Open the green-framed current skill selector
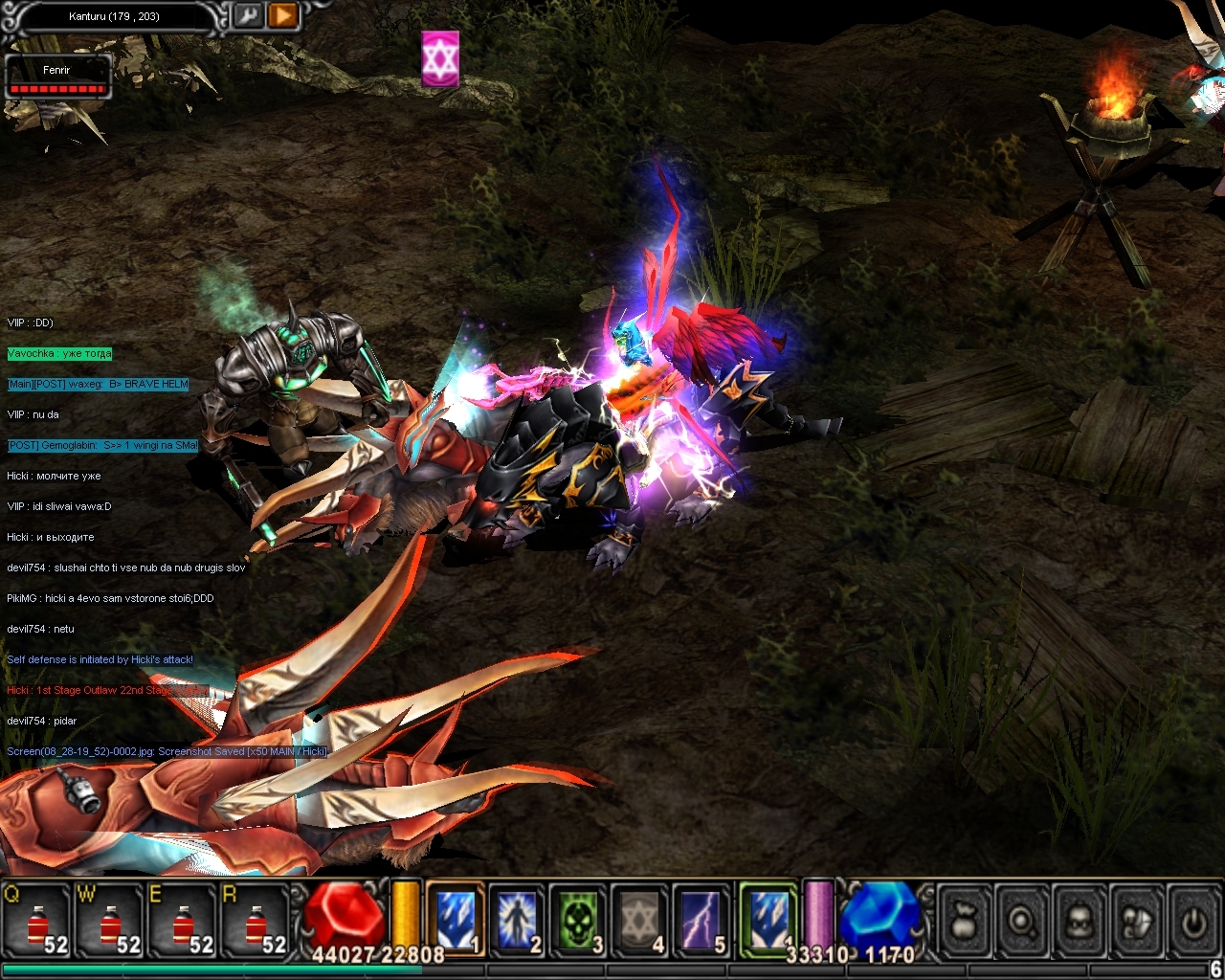Screen dimensions: 1225x980 click(768, 917)
